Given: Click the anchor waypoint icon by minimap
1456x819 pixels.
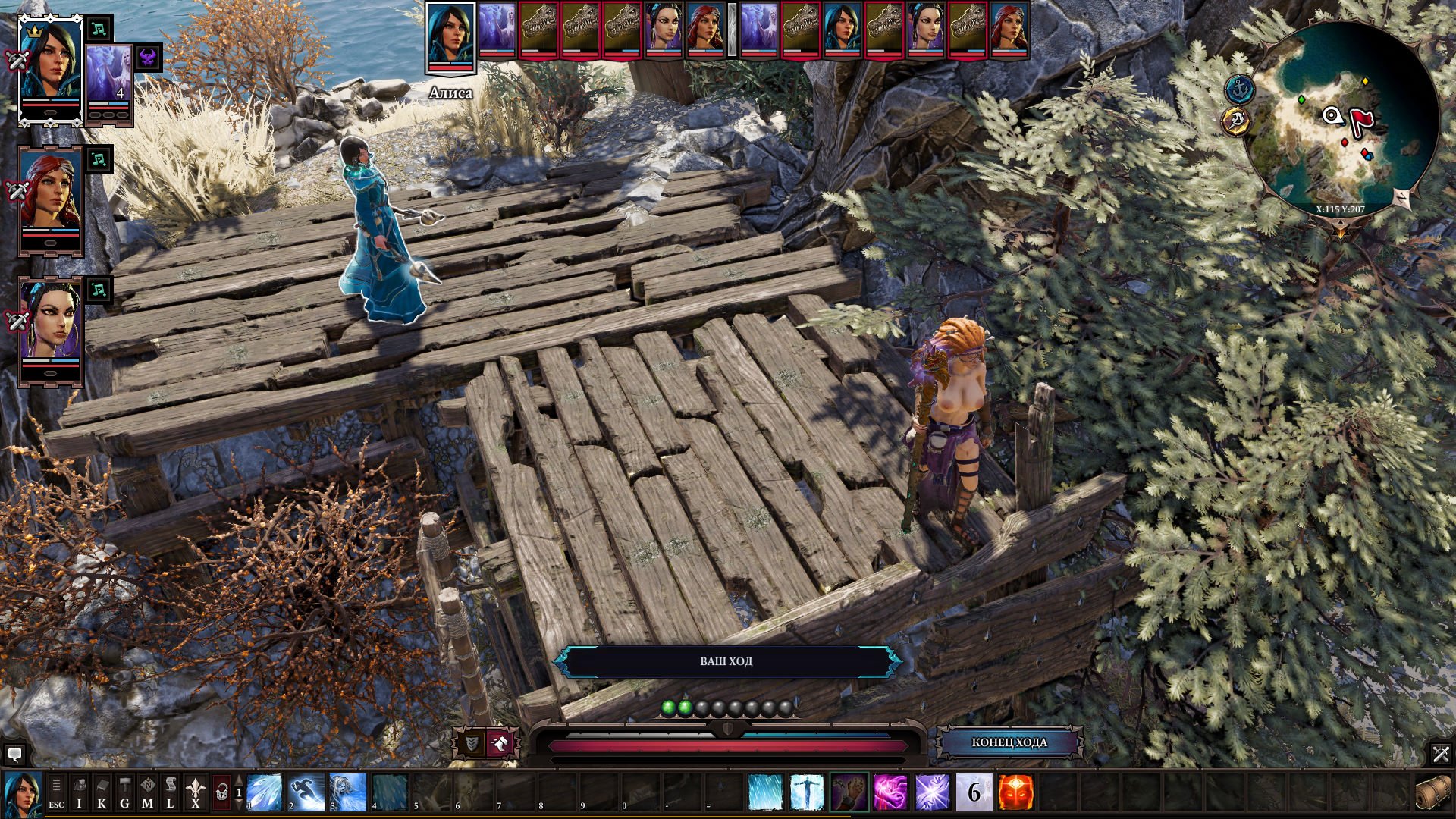Looking at the screenshot, I should (1239, 89).
